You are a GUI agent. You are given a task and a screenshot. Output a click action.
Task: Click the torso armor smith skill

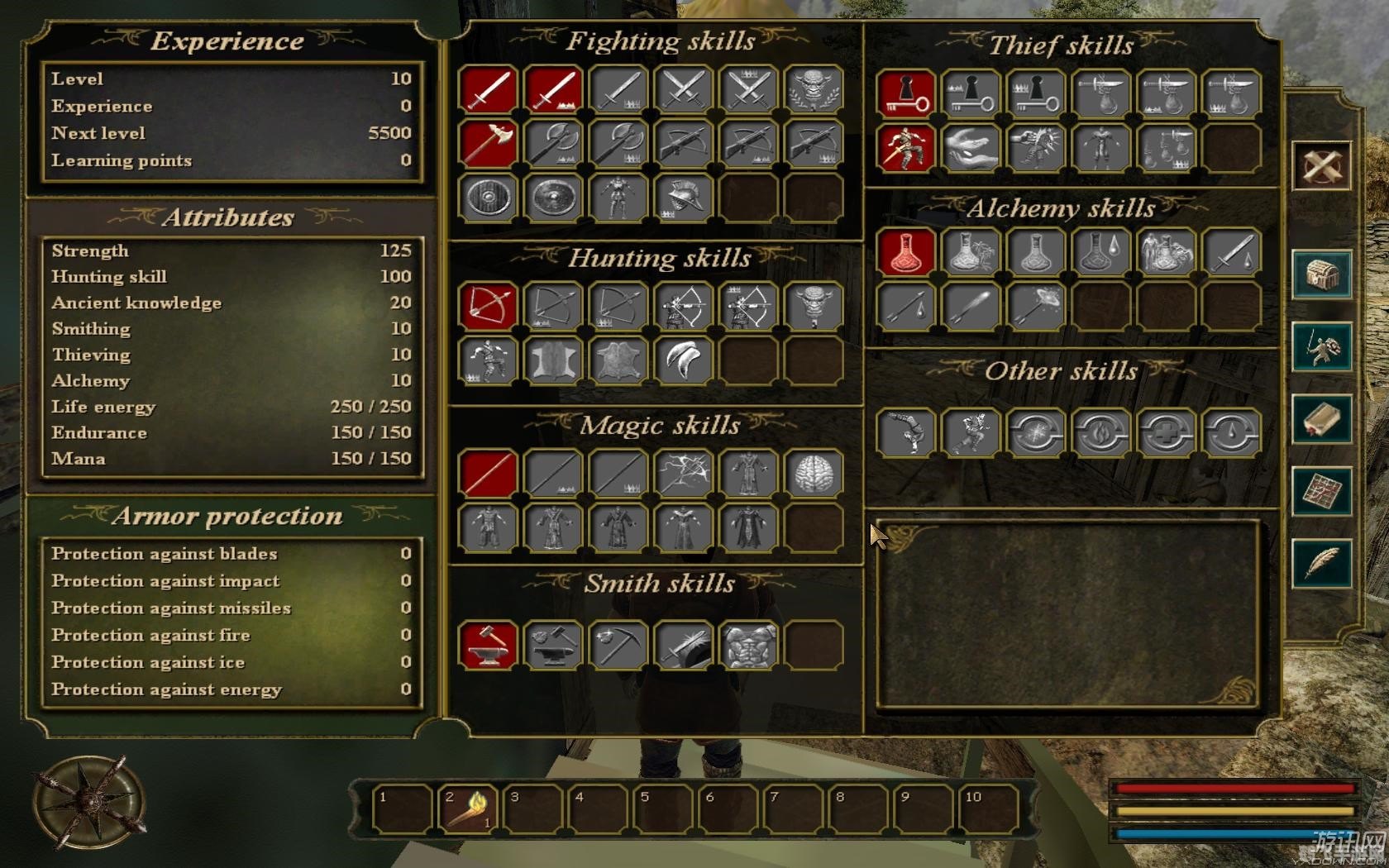coord(748,645)
